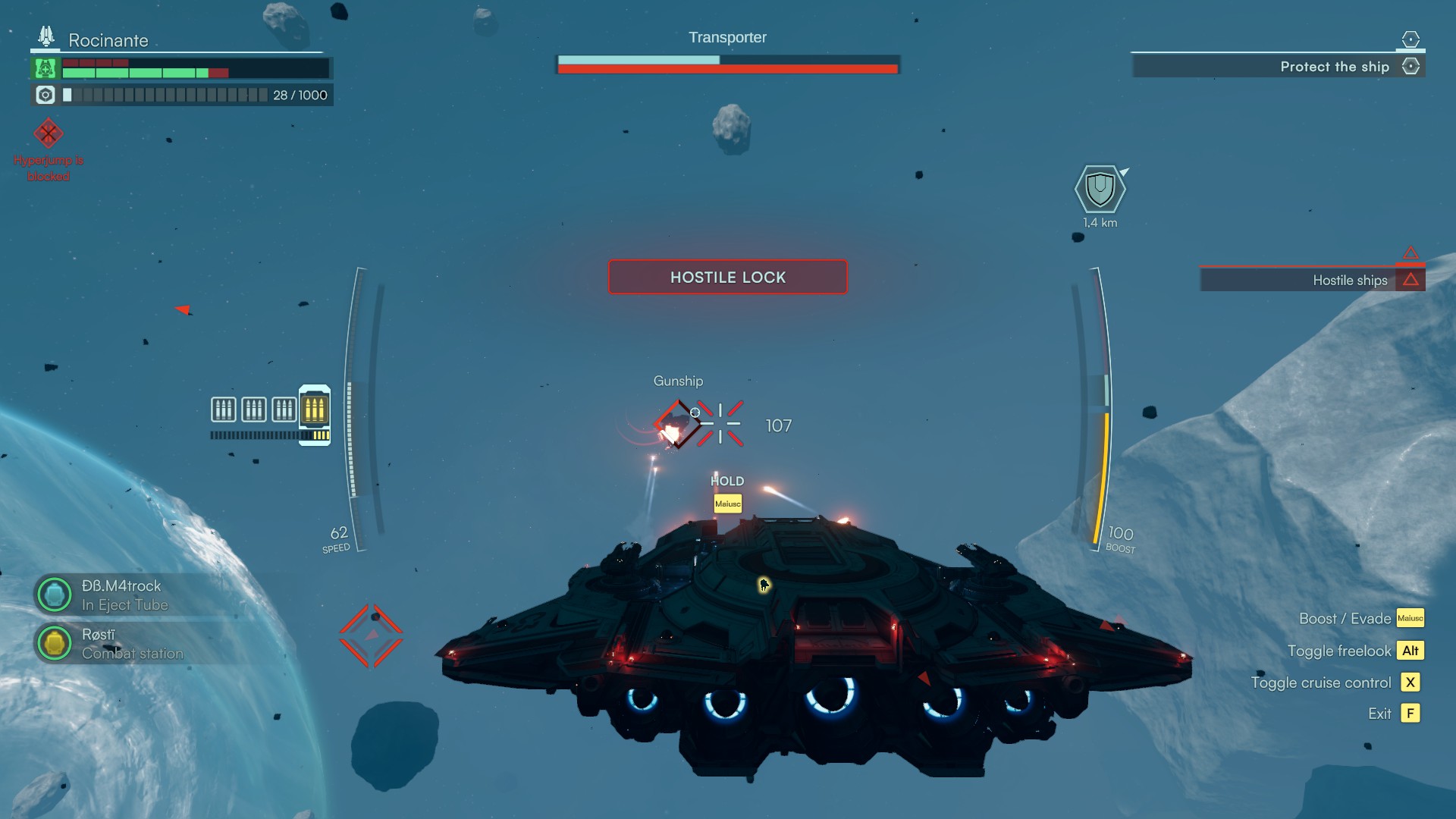Open the Protect the ship objective

1335,67
